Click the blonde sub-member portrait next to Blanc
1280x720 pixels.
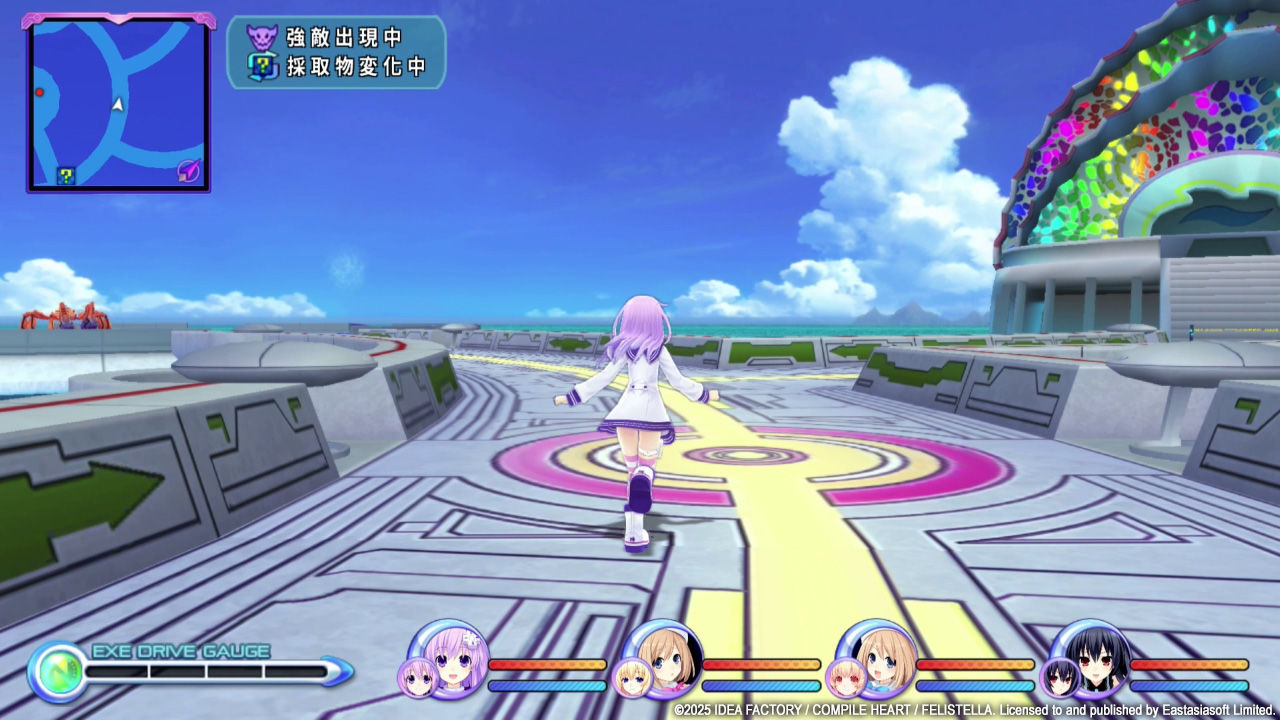(x=631, y=676)
